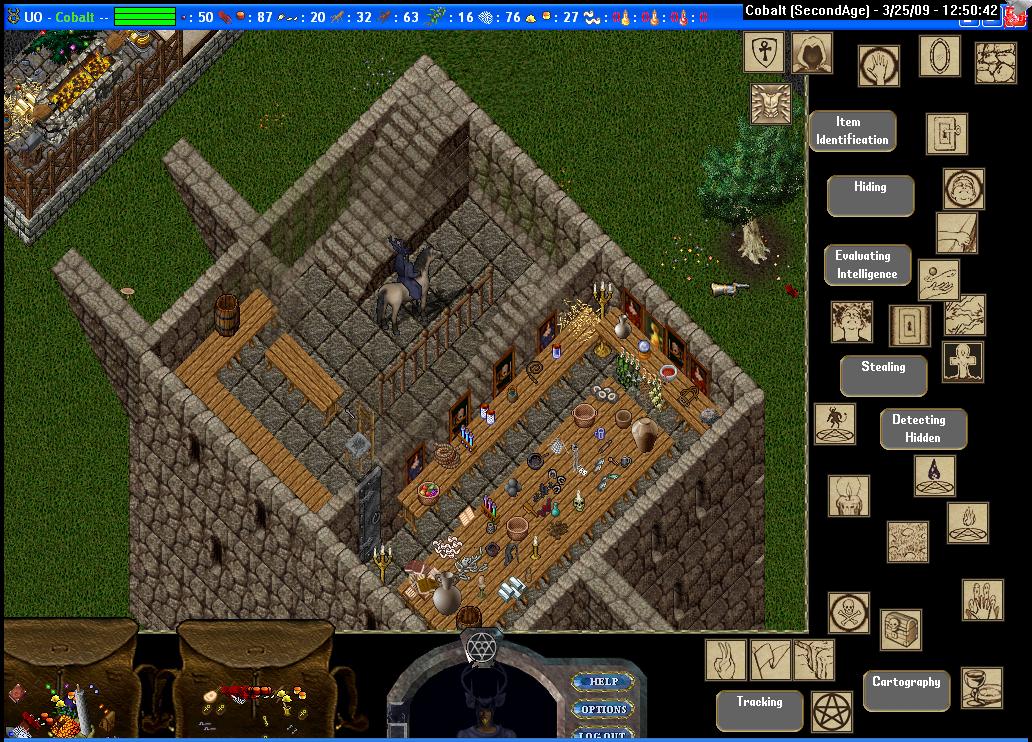Use the Item Identification skill button
Viewport: 1032px width, 742px height.
tap(851, 131)
